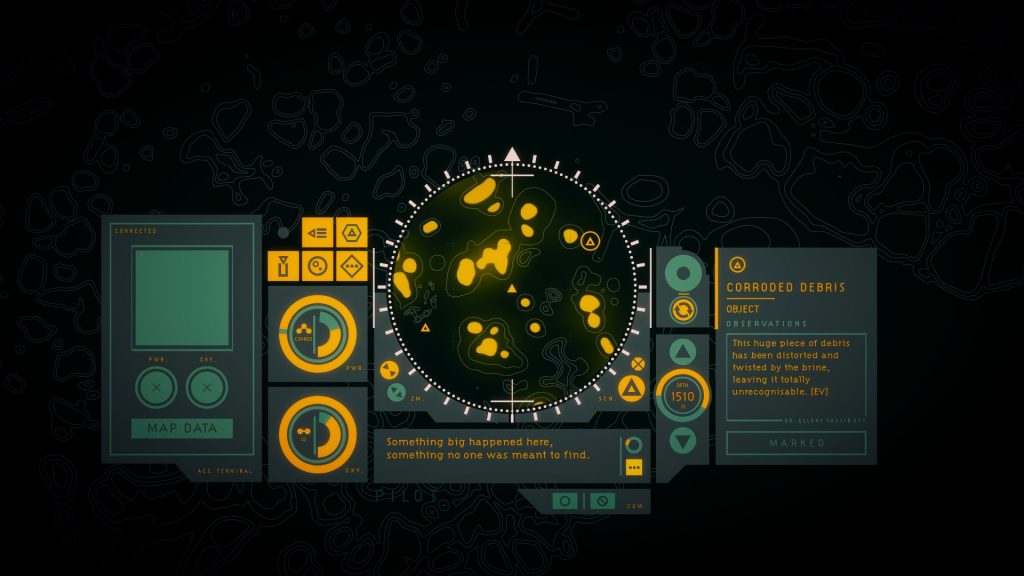Click the green up-triangle depth button
The height and width of the screenshot is (576, 1024).
[683, 352]
